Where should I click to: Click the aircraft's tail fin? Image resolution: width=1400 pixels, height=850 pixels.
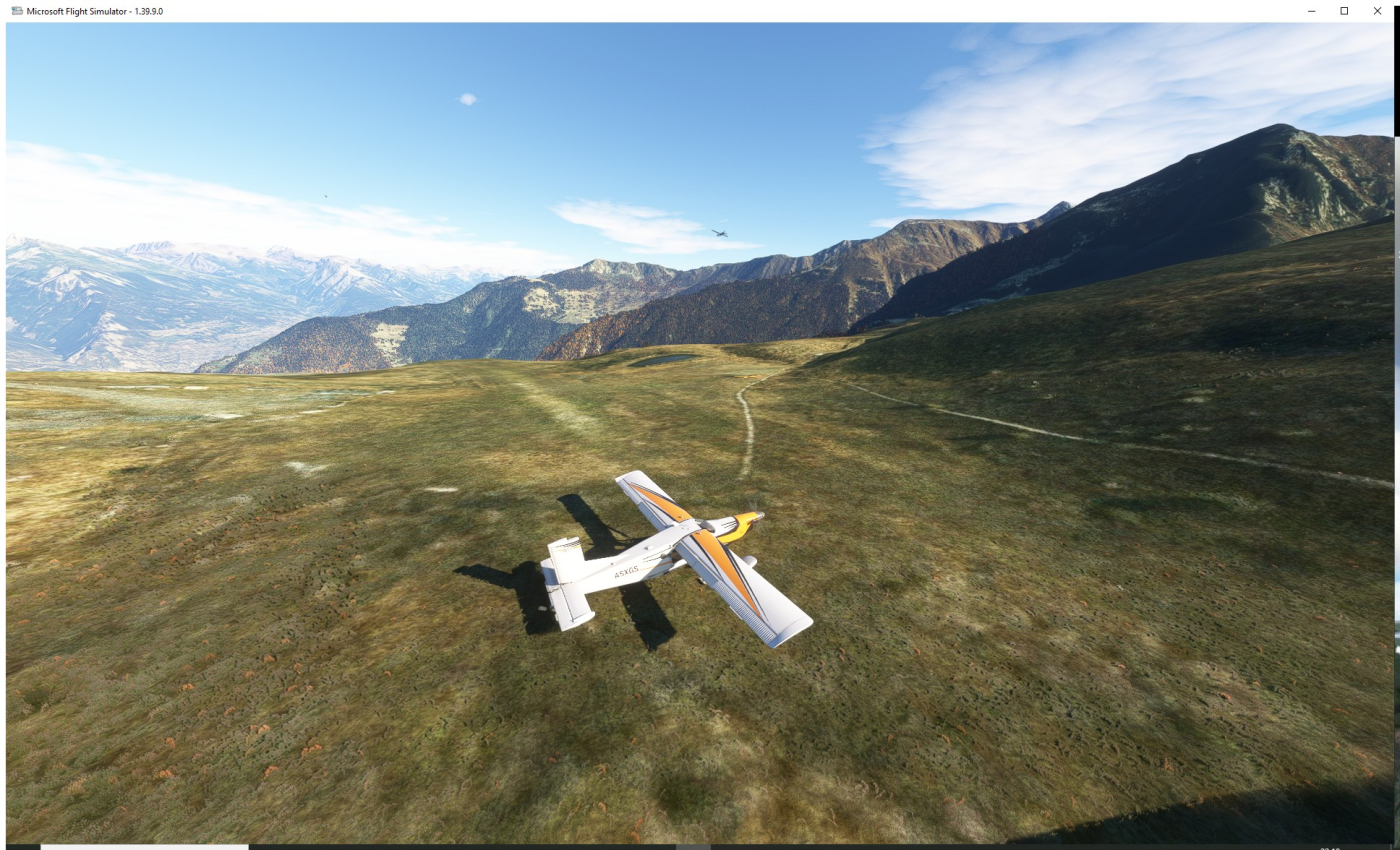(x=568, y=548)
